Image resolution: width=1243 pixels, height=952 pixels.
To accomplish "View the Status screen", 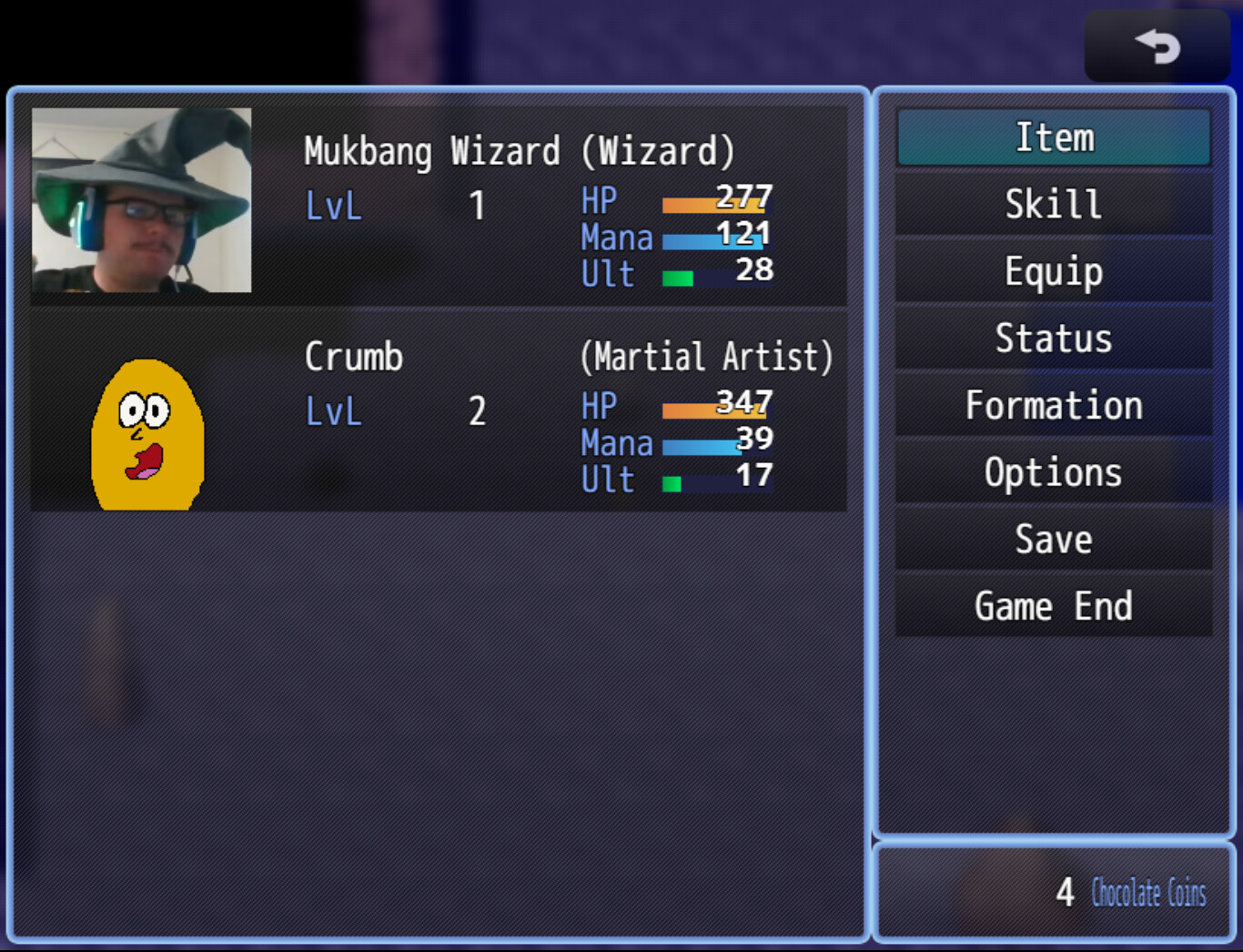I will coord(1053,338).
